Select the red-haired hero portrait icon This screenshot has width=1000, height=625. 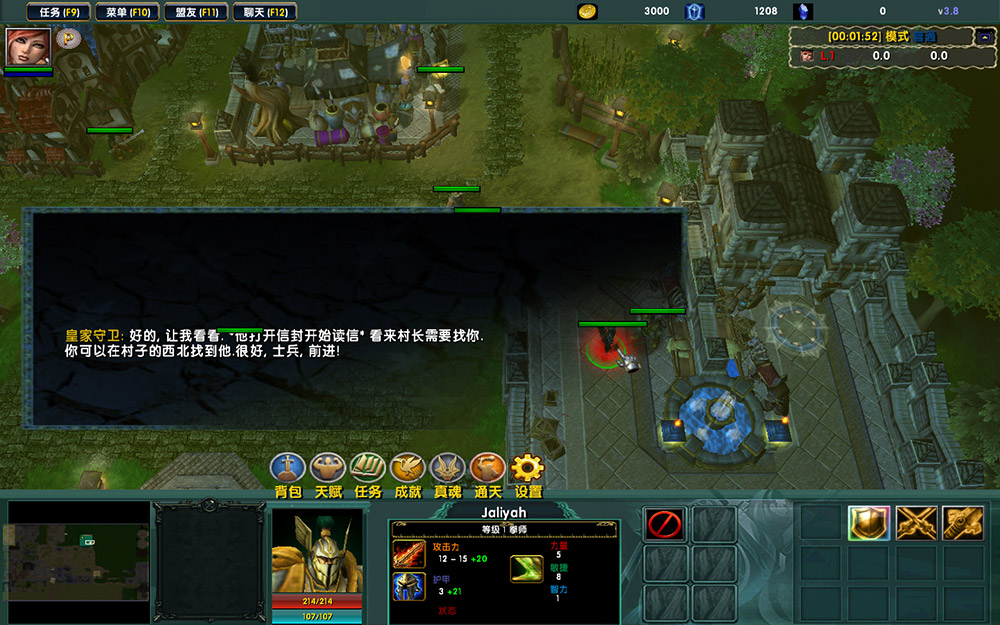(28, 46)
